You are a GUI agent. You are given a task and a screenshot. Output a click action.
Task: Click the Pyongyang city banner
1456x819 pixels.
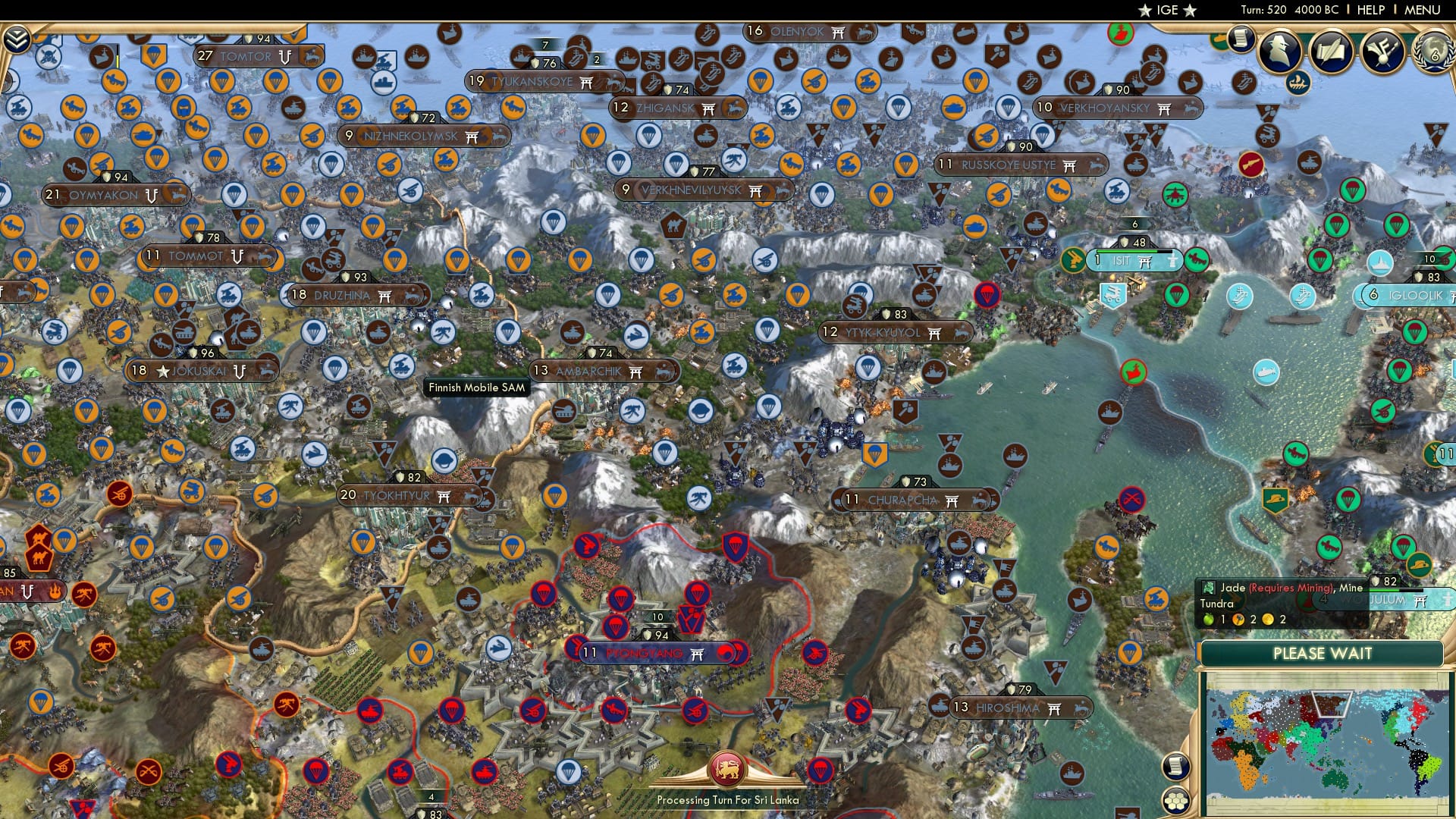[645, 653]
